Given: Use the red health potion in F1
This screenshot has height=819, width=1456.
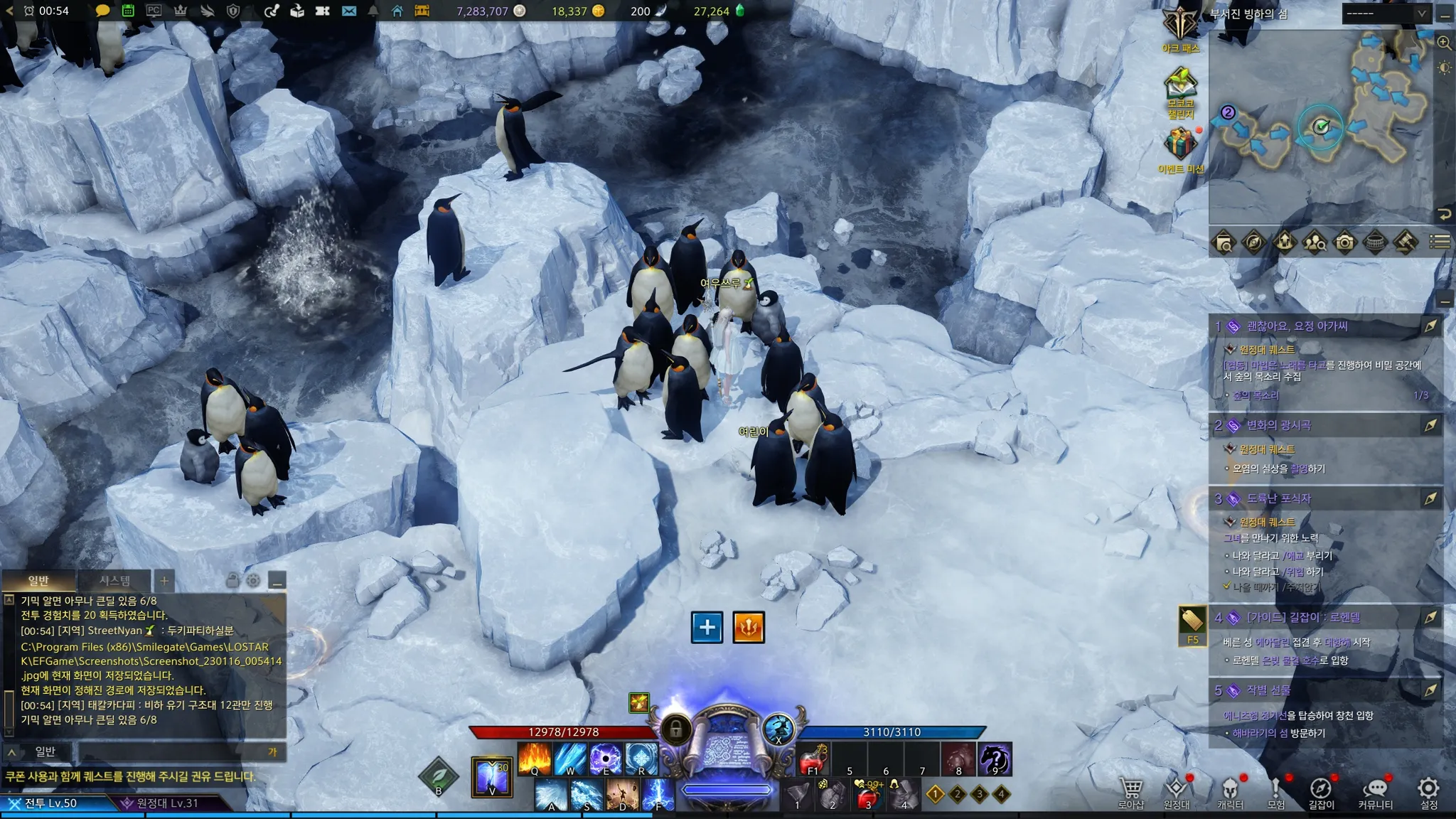Looking at the screenshot, I should [813, 759].
